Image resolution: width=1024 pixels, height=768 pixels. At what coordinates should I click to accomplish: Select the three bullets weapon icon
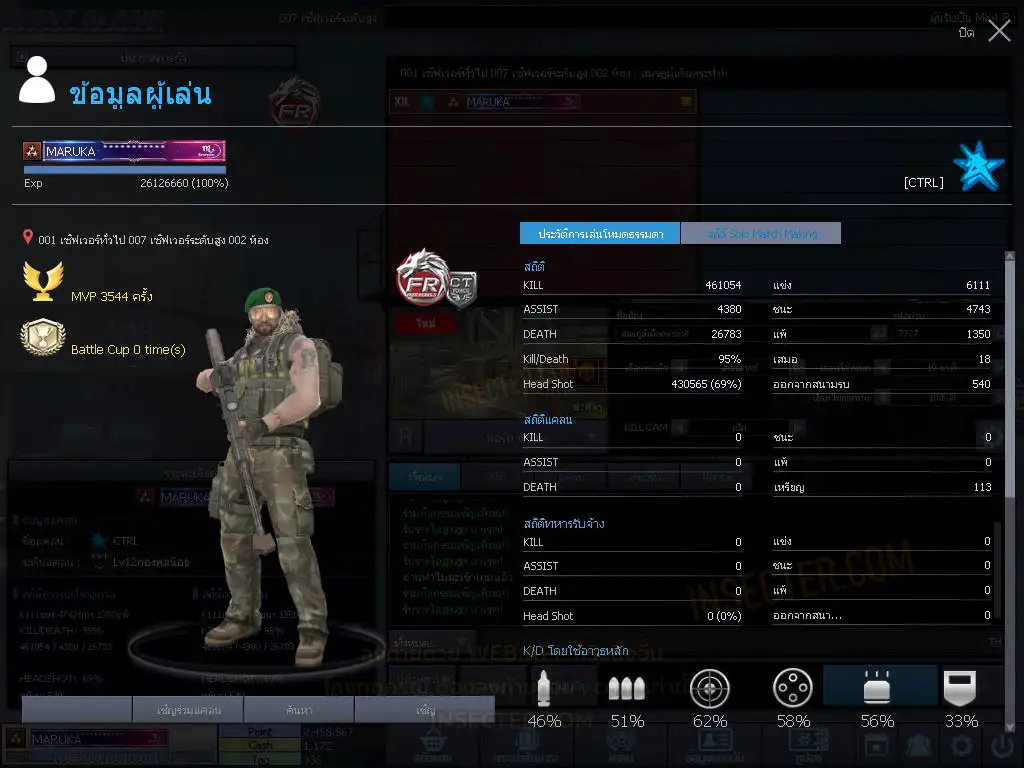pos(627,689)
